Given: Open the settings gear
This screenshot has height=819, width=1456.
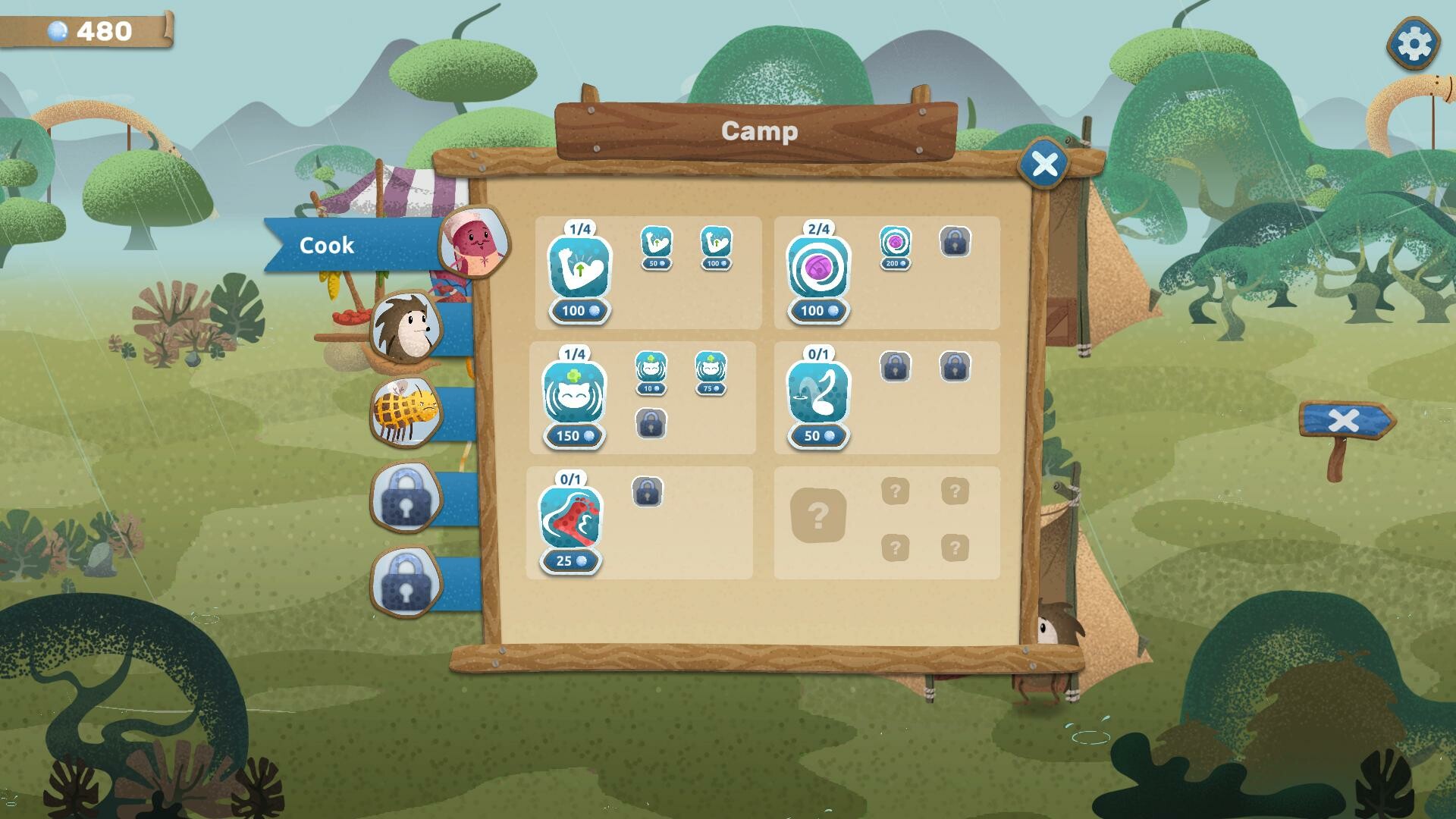Looking at the screenshot, I should coord(1414,44).
